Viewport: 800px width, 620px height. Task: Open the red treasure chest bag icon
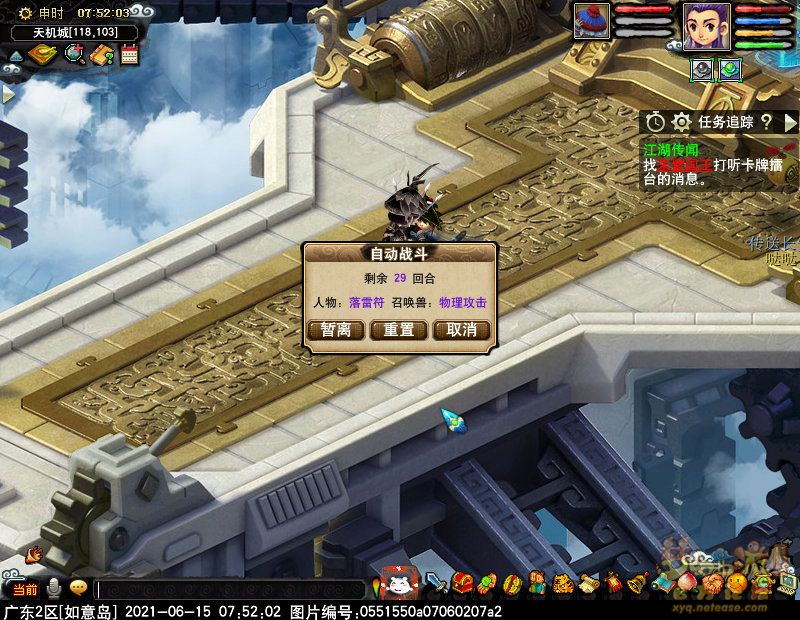[x=462, y=583]
